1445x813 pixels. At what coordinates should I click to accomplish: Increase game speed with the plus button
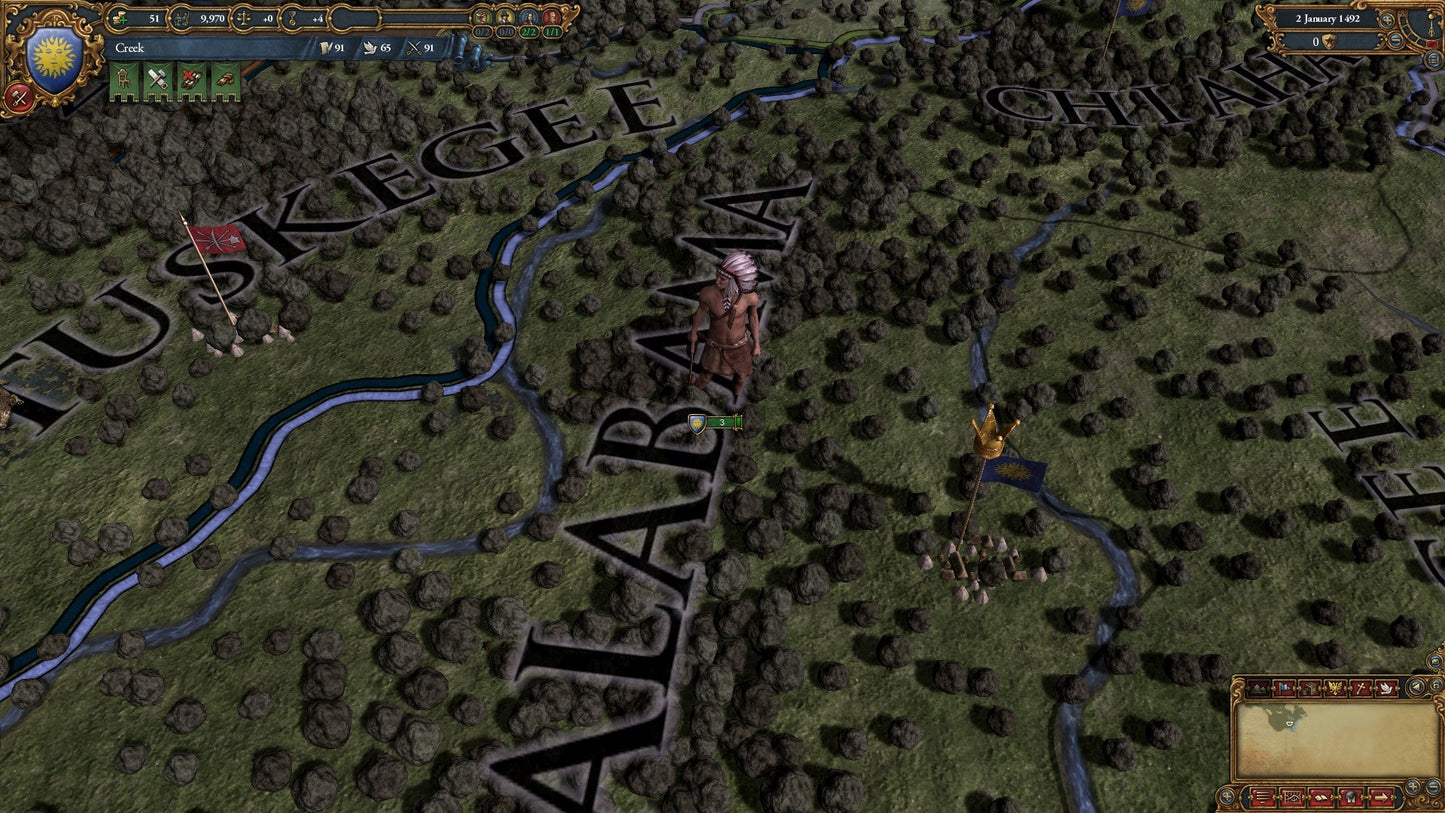tap(1387, 20)
